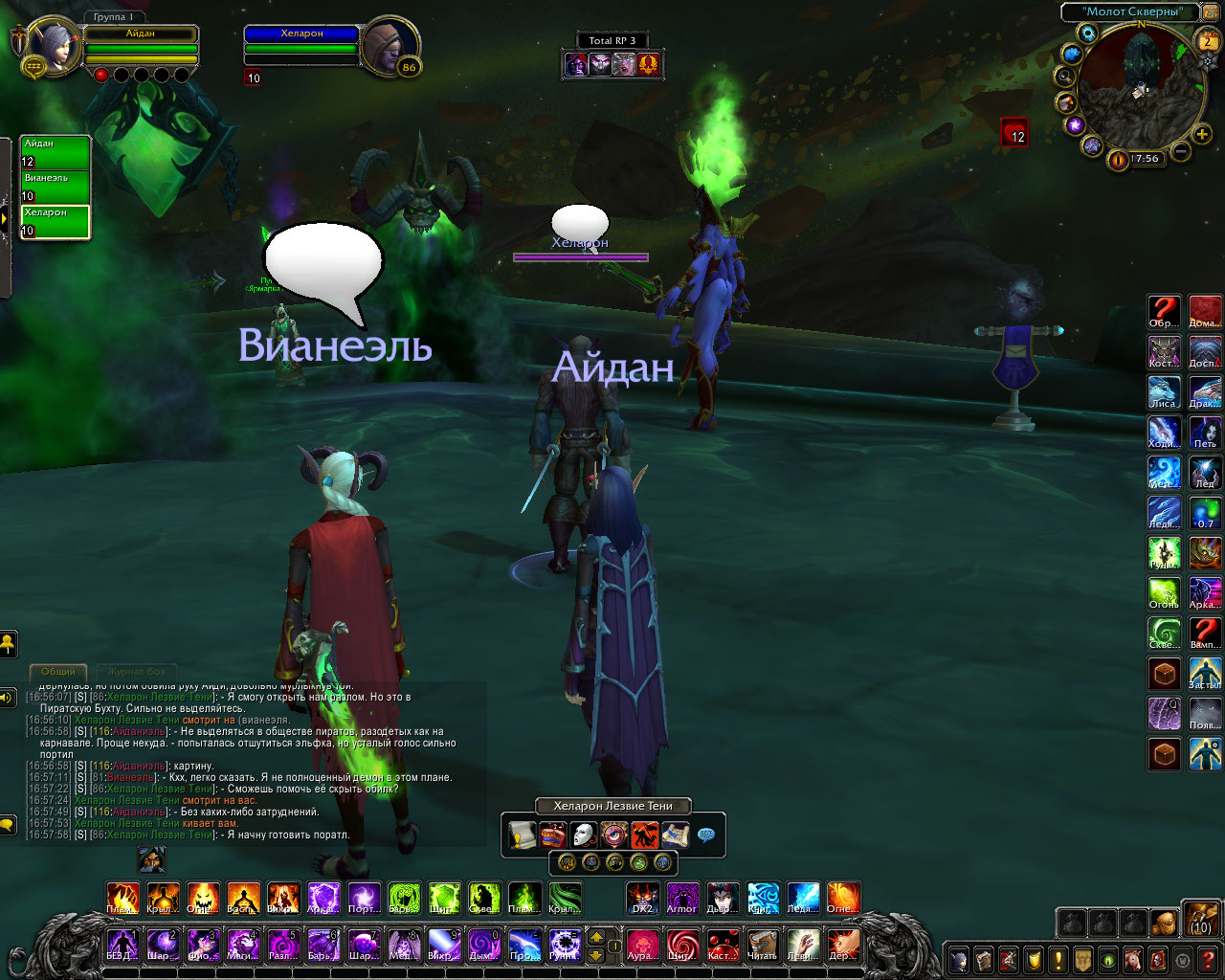Activate the Armor macro button

(682, 898)
